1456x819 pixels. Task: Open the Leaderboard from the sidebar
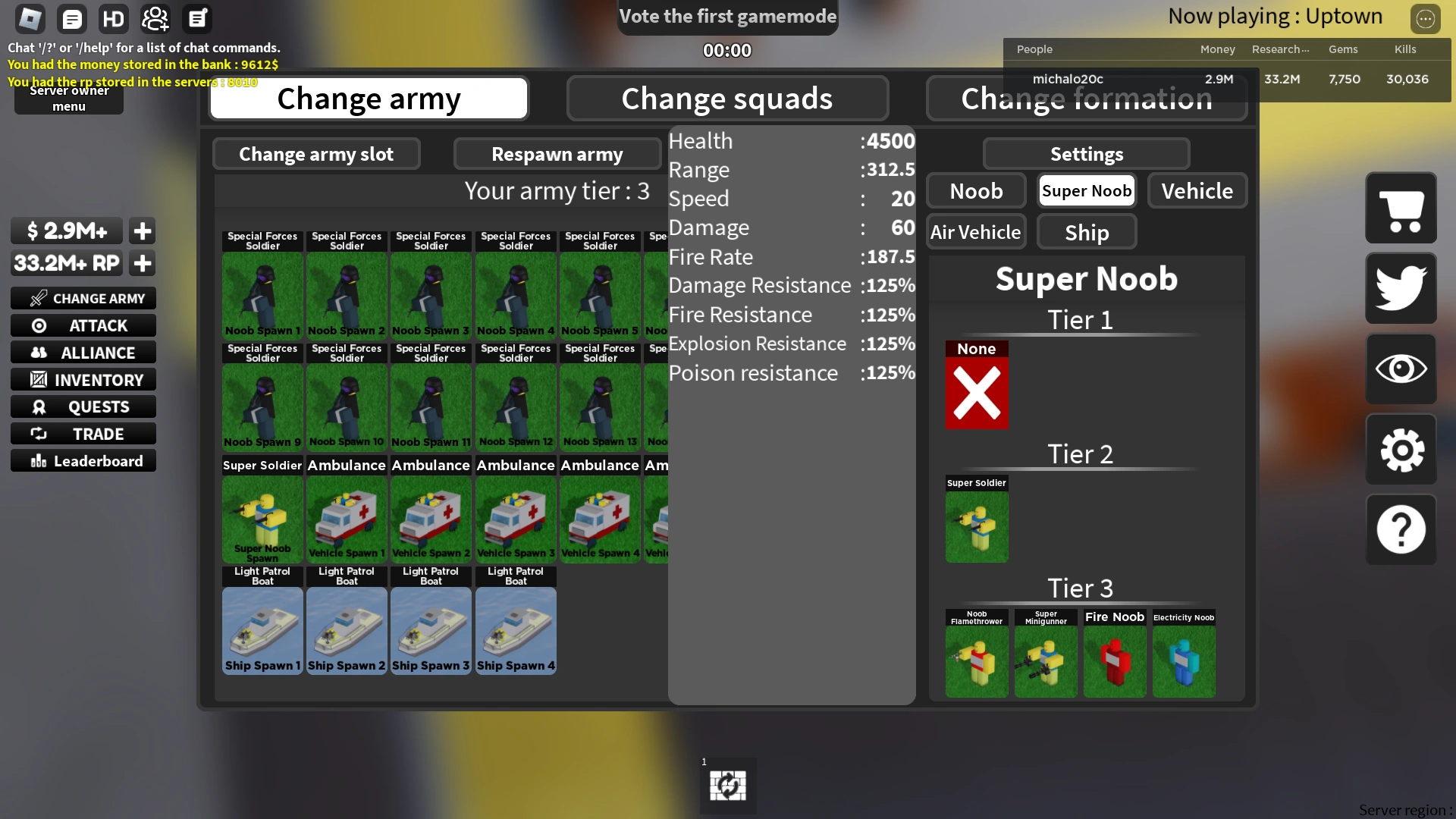coord(83,460)
